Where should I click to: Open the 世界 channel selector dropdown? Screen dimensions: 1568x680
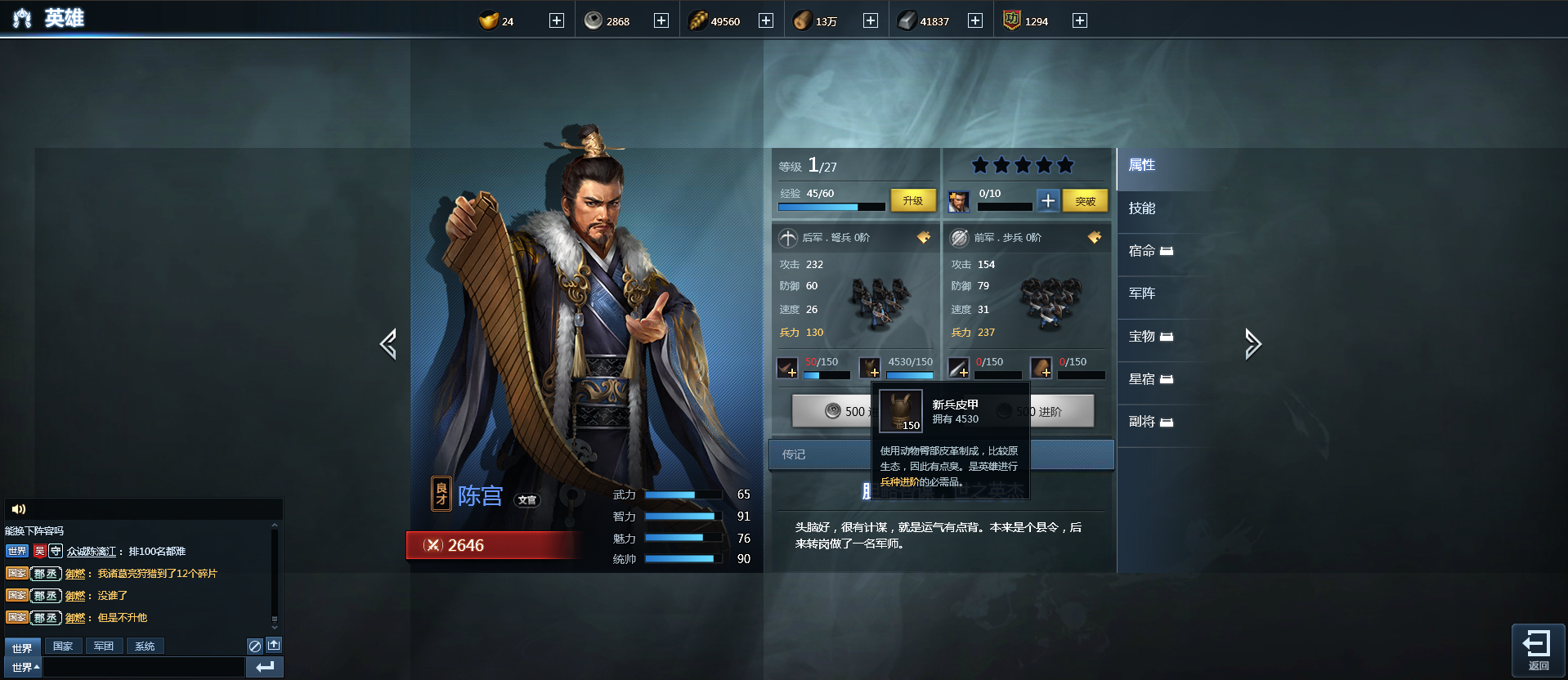click(x=22, y=666)
